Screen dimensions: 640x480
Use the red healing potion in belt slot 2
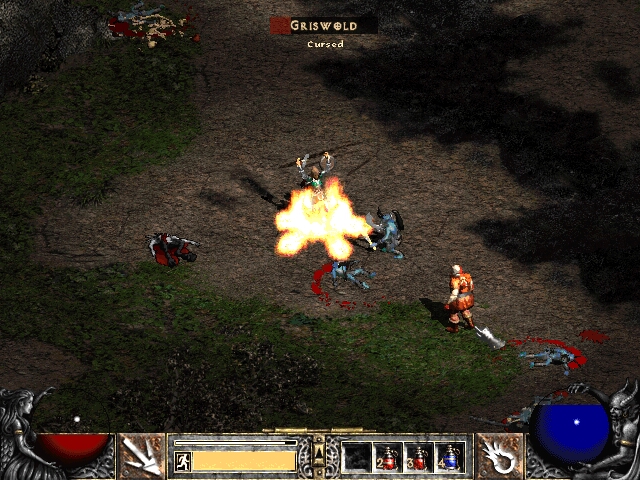pos(387,458)
